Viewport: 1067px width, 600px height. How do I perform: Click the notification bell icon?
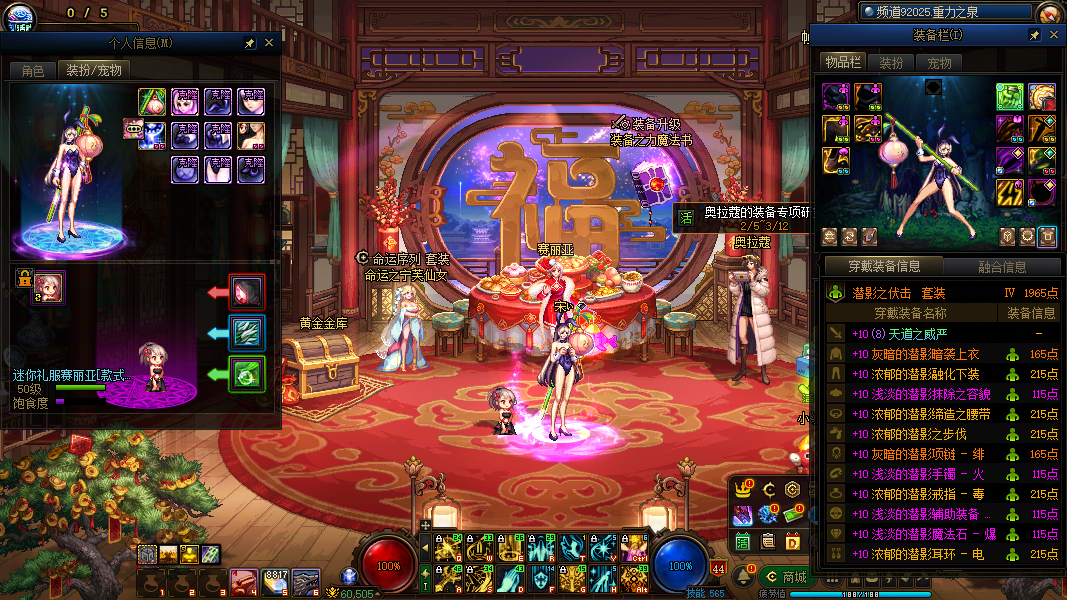pos(743,577)
